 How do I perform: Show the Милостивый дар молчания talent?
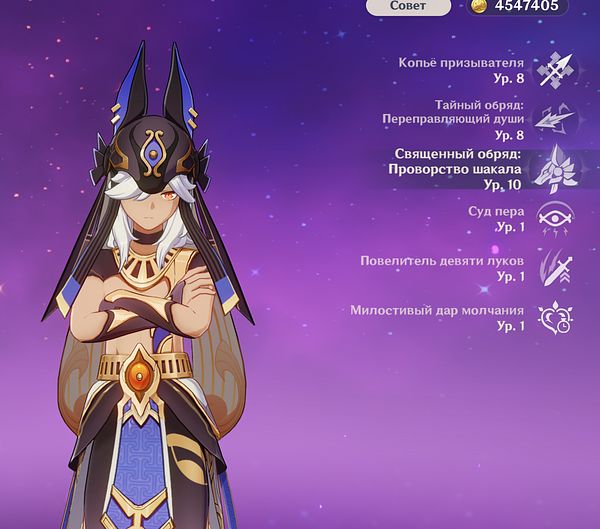[553, 318]
